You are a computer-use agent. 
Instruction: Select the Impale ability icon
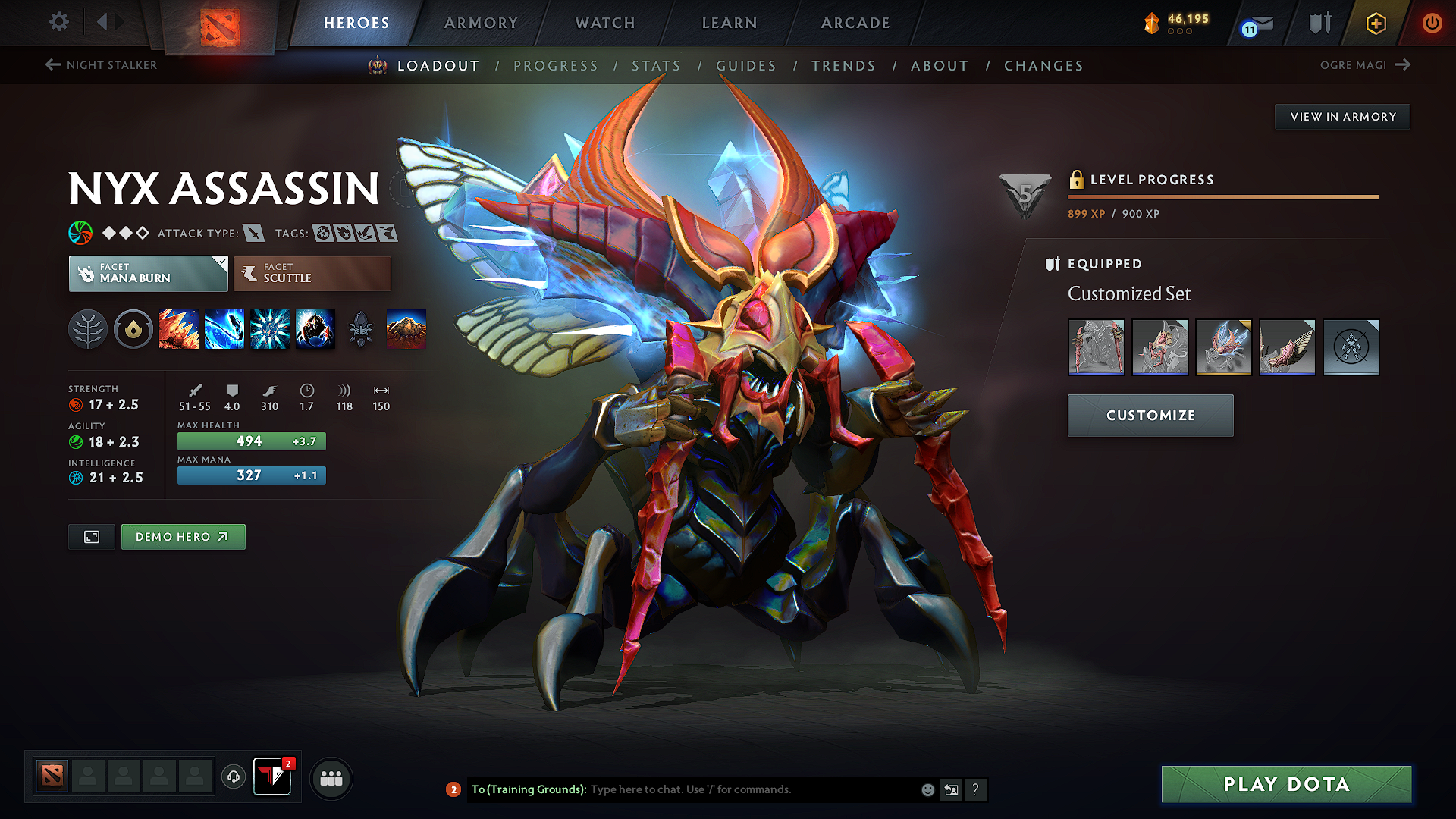179,329
